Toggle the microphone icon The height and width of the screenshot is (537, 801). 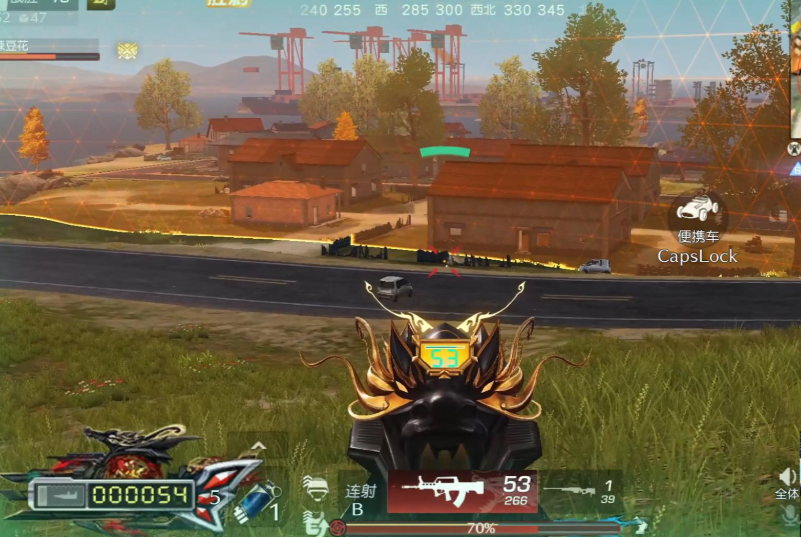(790, 515)
